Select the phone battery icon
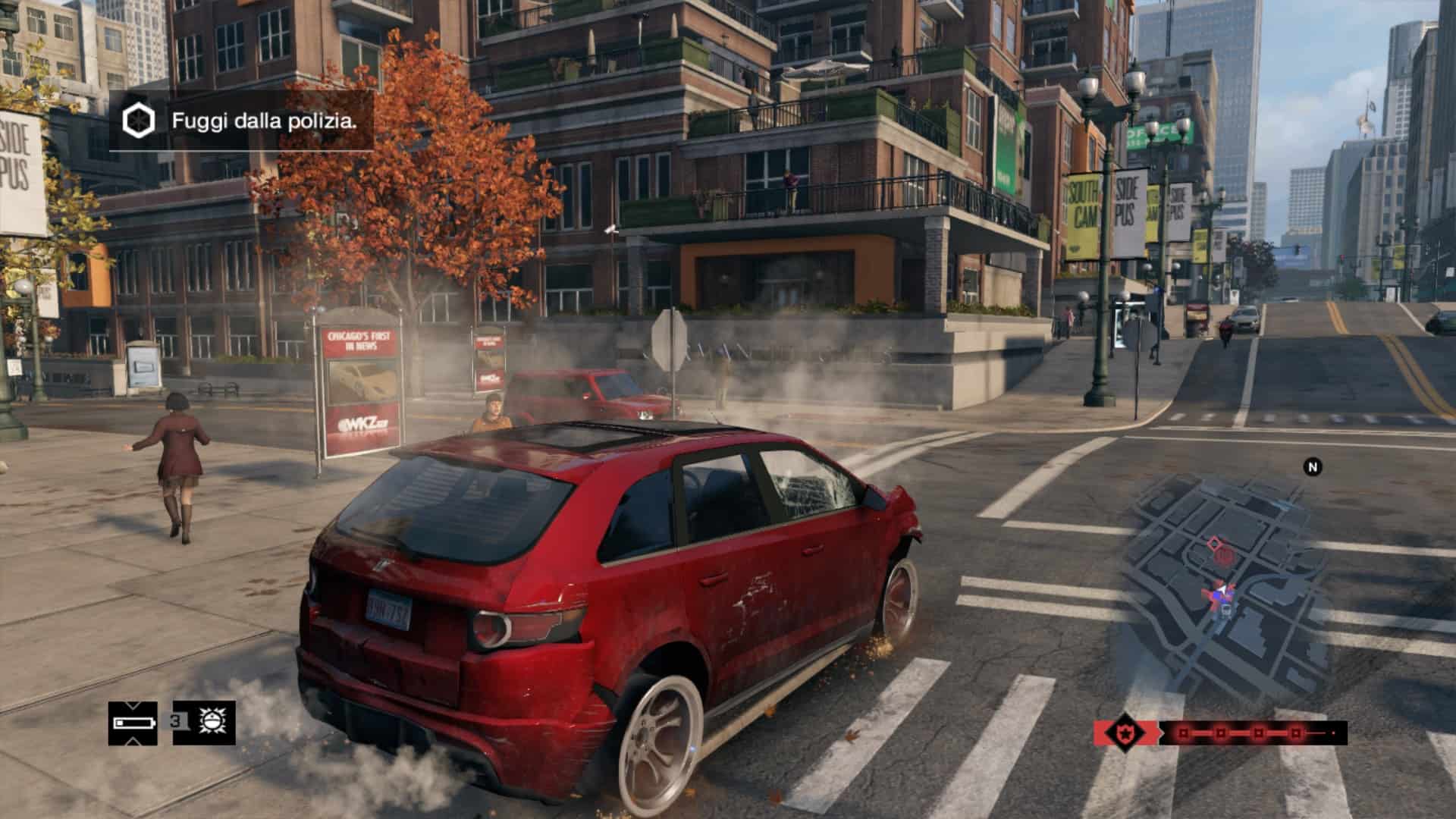The width and height of the screenshot is (1456, 819). 133,723
